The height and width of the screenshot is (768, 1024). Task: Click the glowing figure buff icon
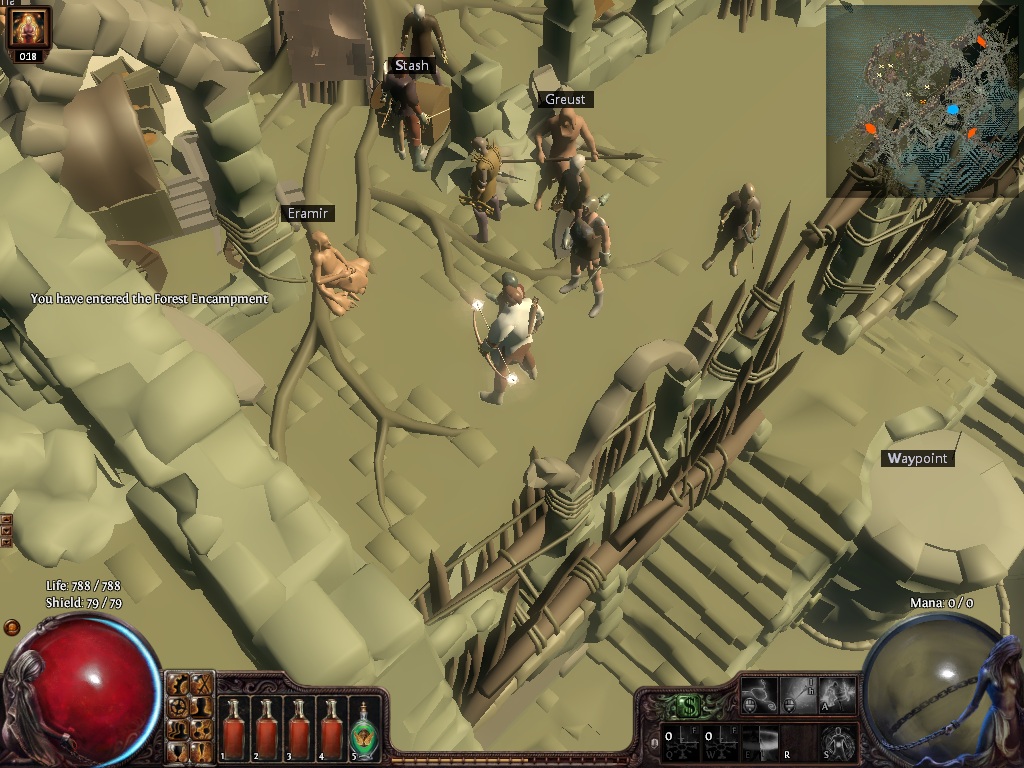(28, 27)
